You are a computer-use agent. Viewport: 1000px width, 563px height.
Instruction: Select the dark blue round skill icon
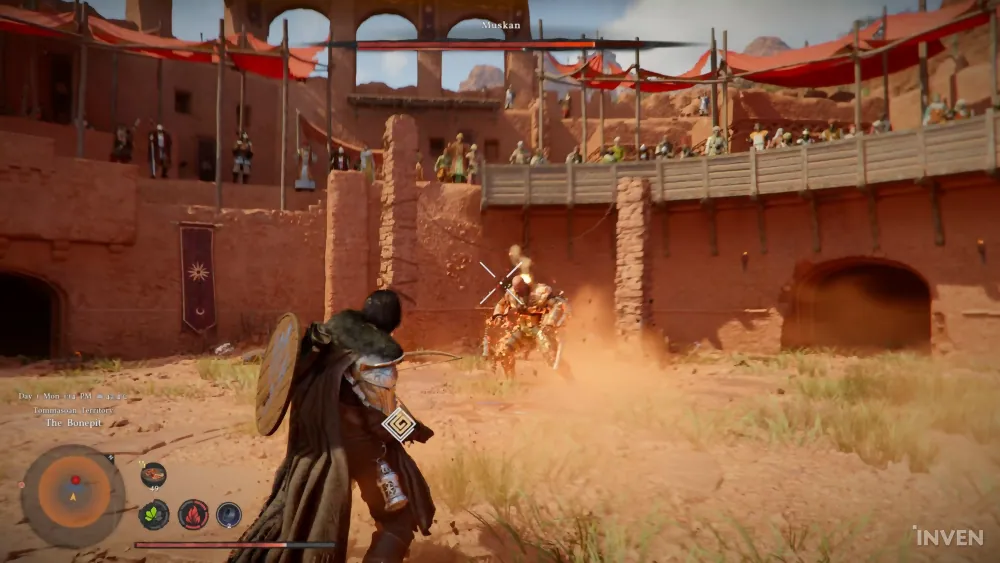coord(229,515)
